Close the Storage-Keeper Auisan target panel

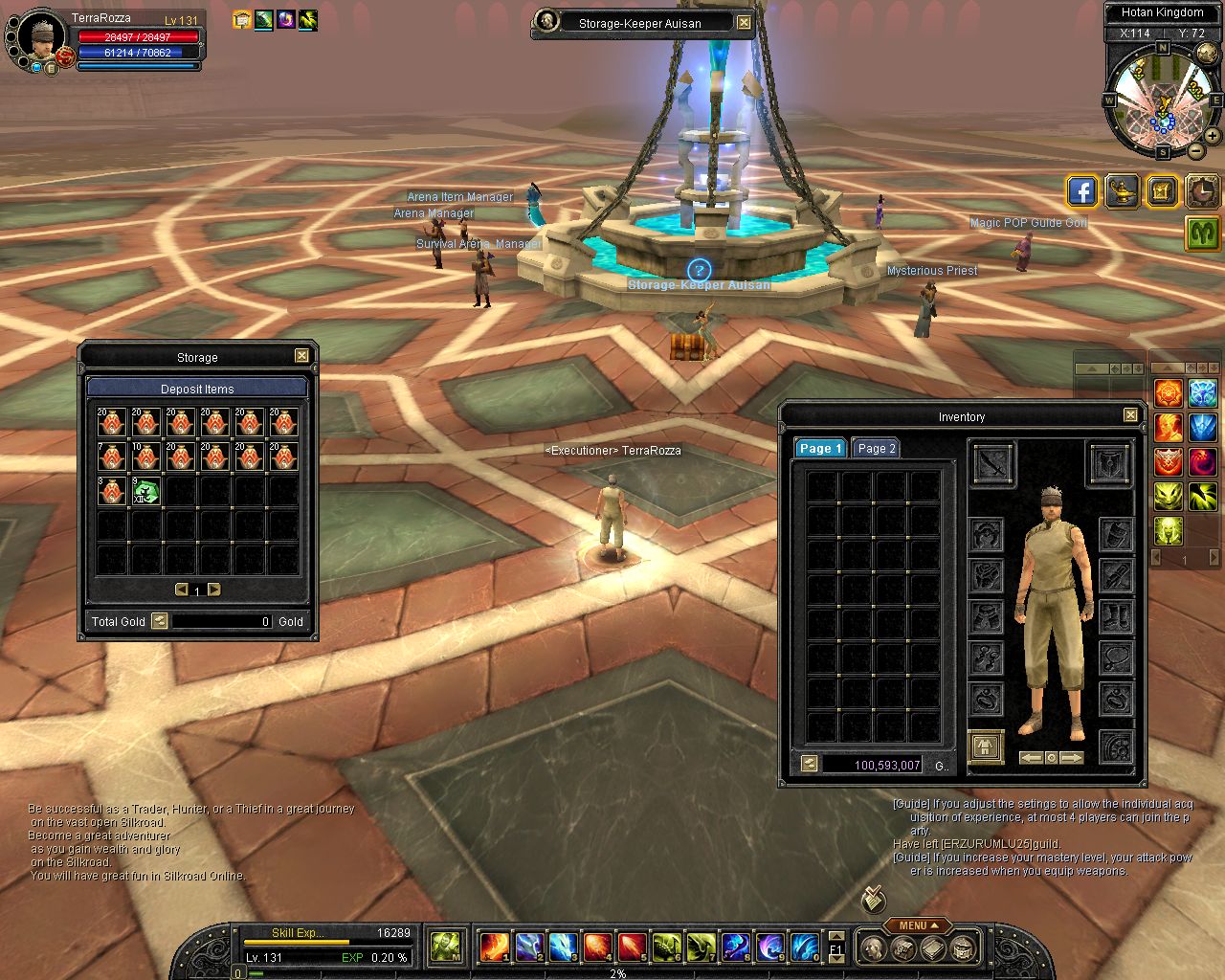coord(744,23)
